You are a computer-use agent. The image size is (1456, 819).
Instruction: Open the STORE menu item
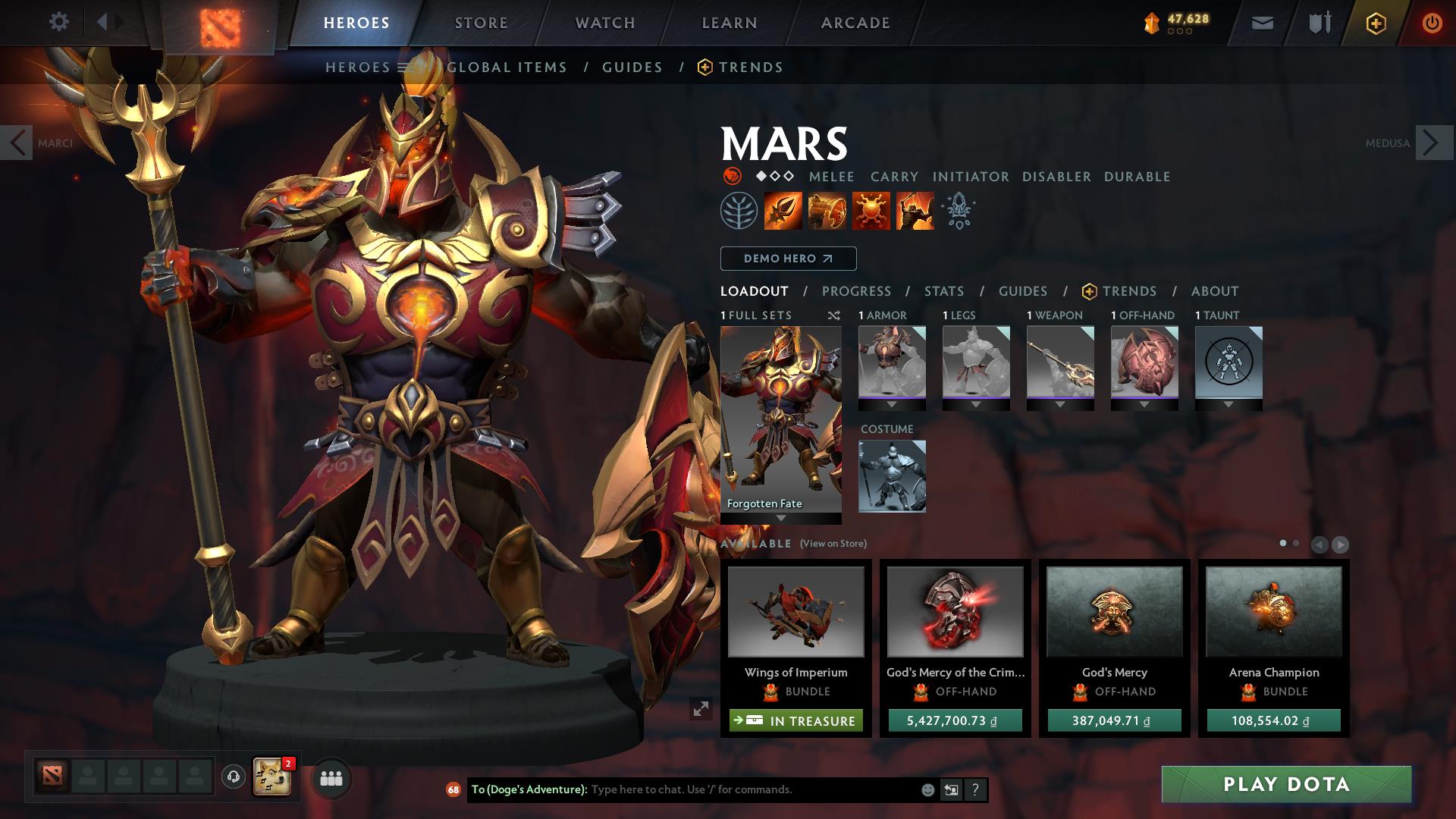481,22
